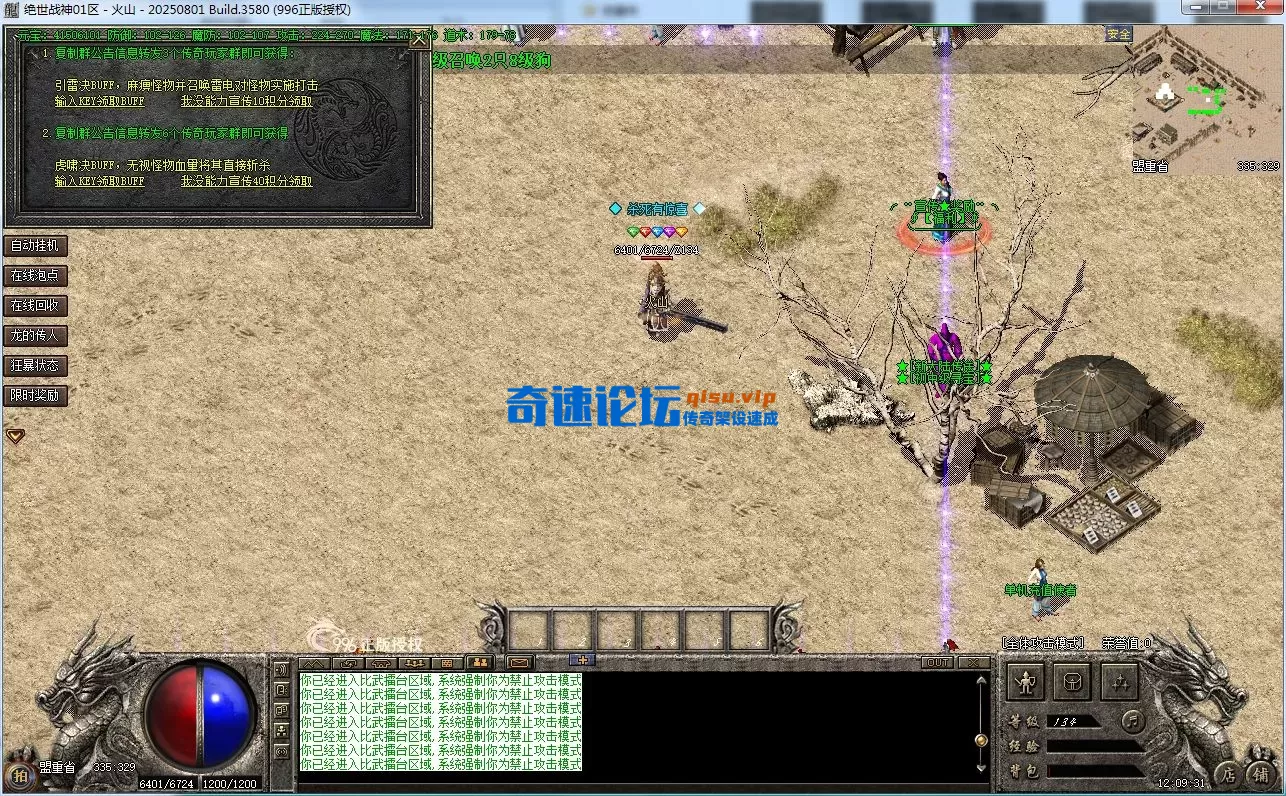
Task: Enable 狂暴状态 berserk mode
Action: [35, 365]
